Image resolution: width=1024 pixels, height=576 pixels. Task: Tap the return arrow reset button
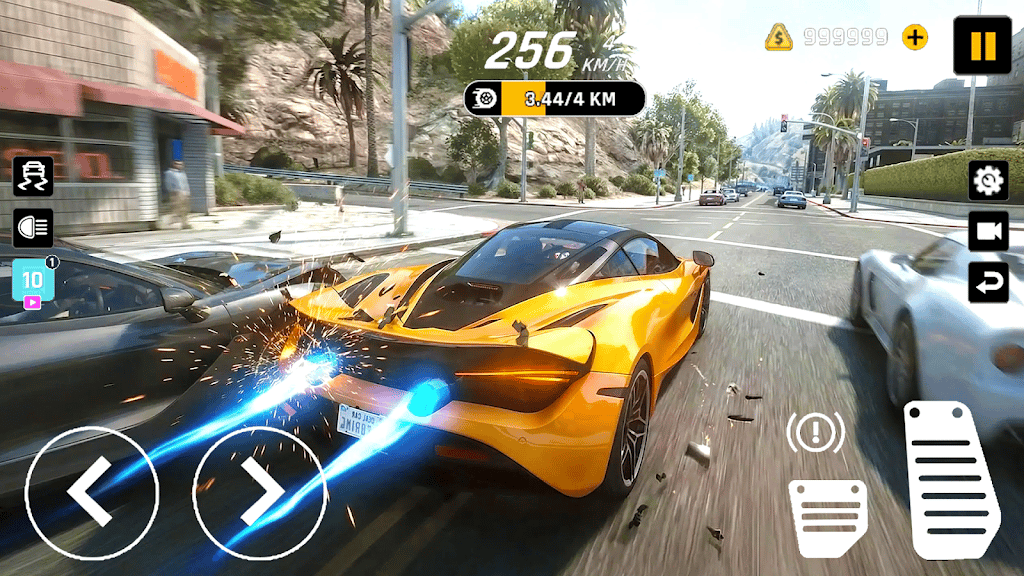988,283
